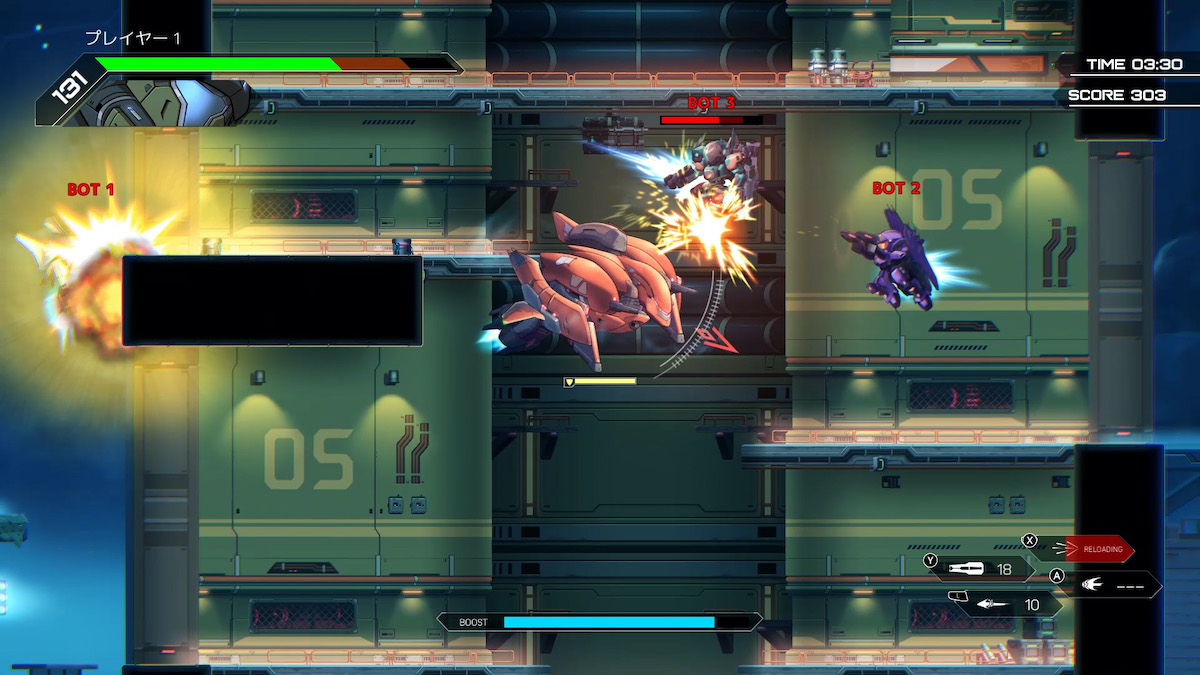The width and height of the screenshot is (1200, 675).
Task: Select the claw melee weapon slot
Action: 1110,584
